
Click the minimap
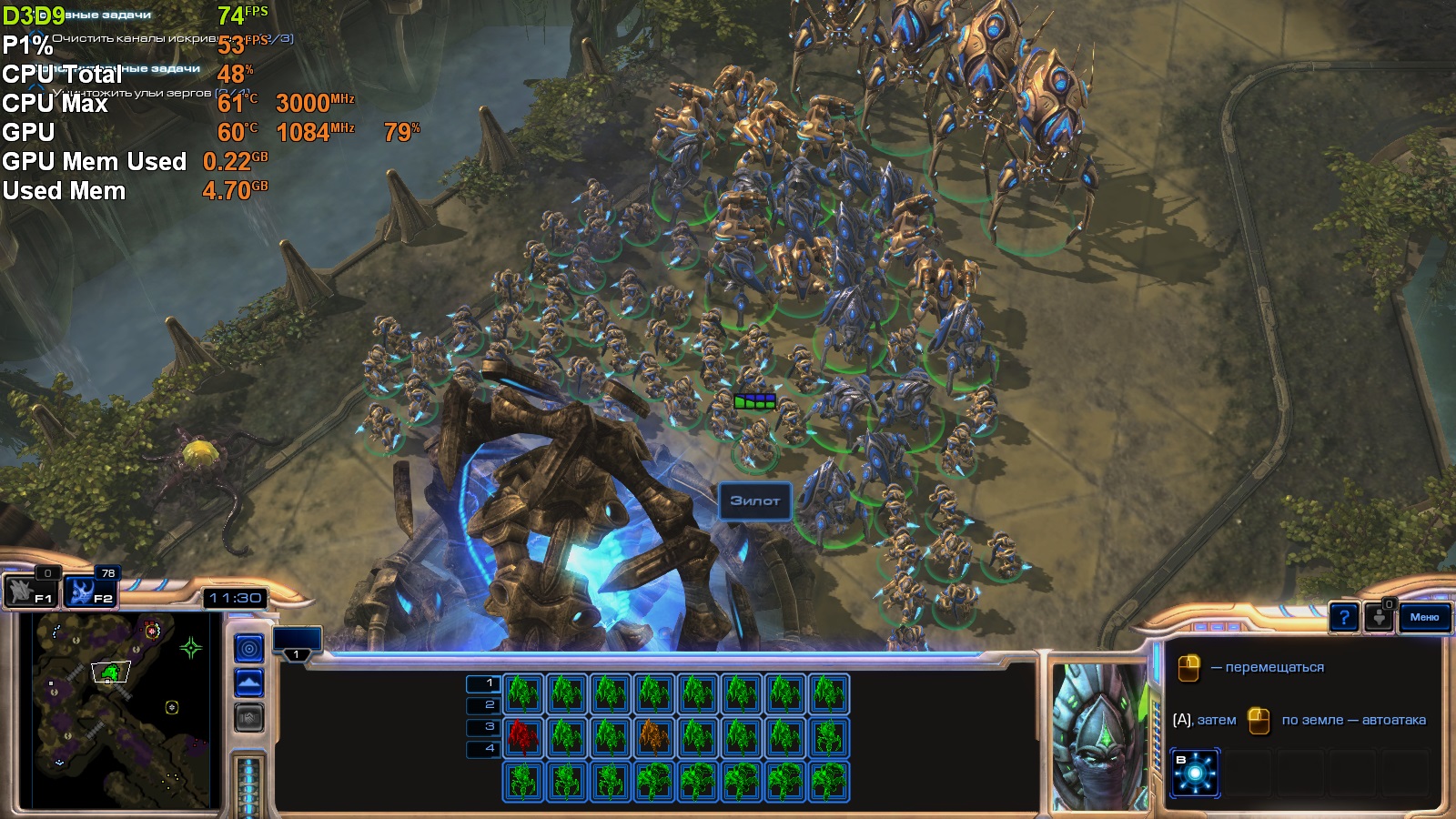(120, 712)
